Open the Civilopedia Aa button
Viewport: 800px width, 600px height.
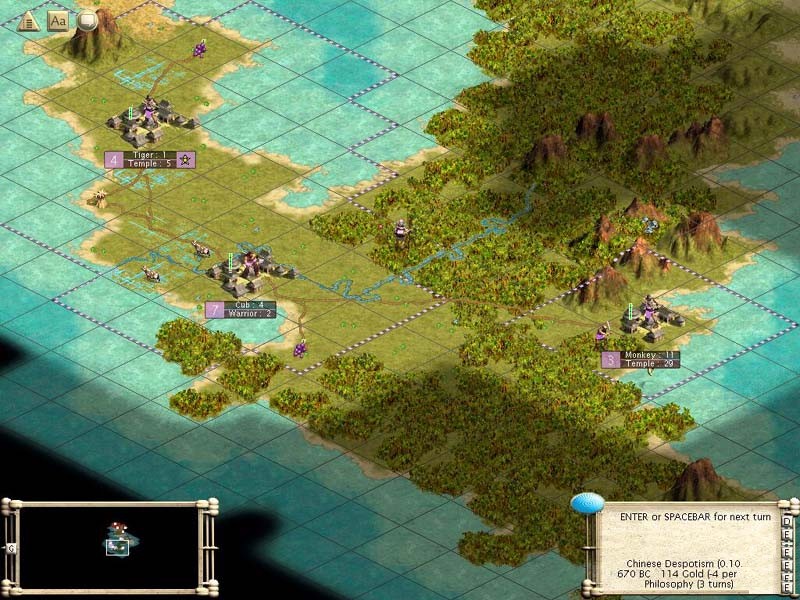pos(57,21)
